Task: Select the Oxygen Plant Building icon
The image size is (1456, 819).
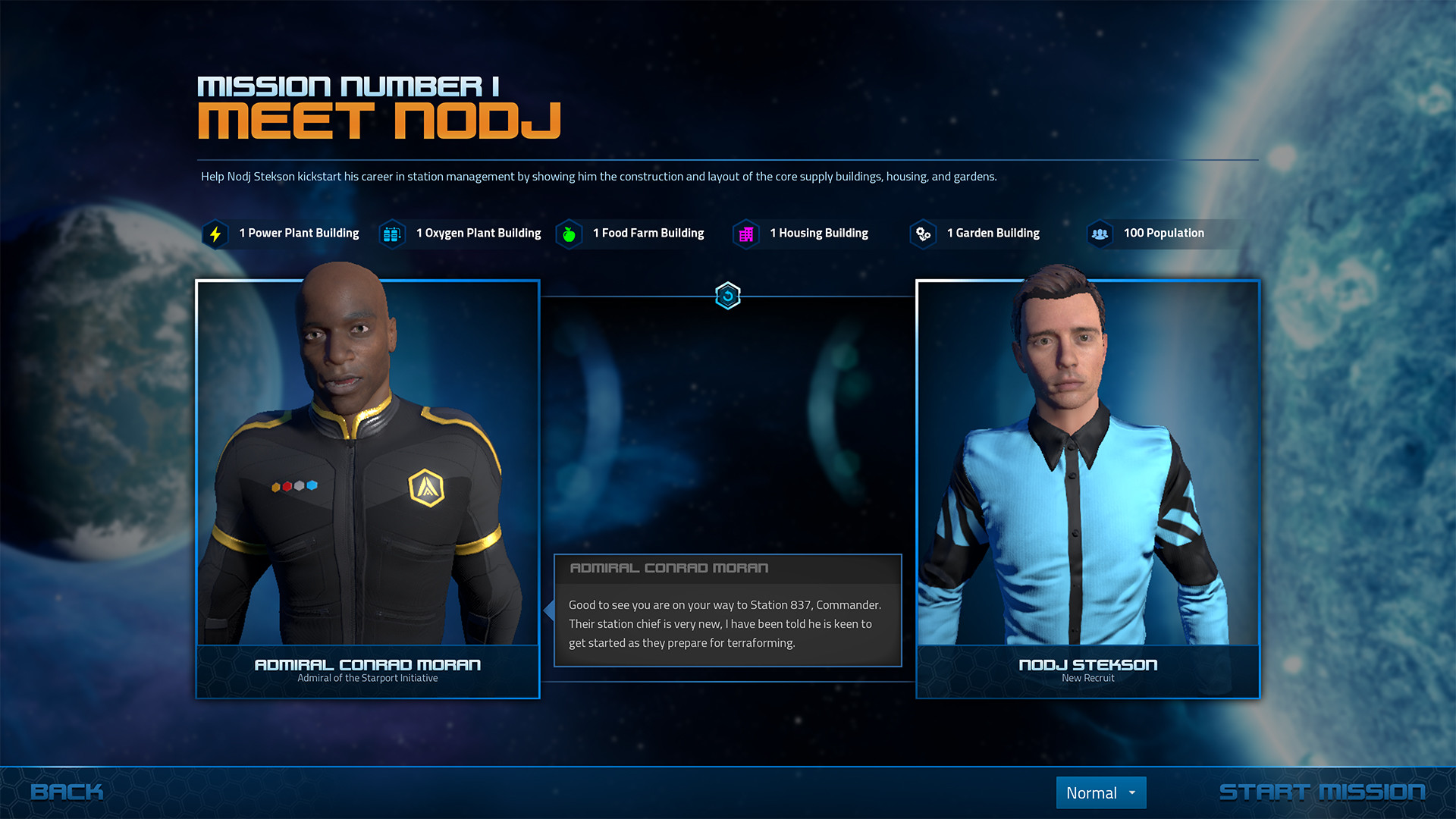Action: click(x=391, y=234)
